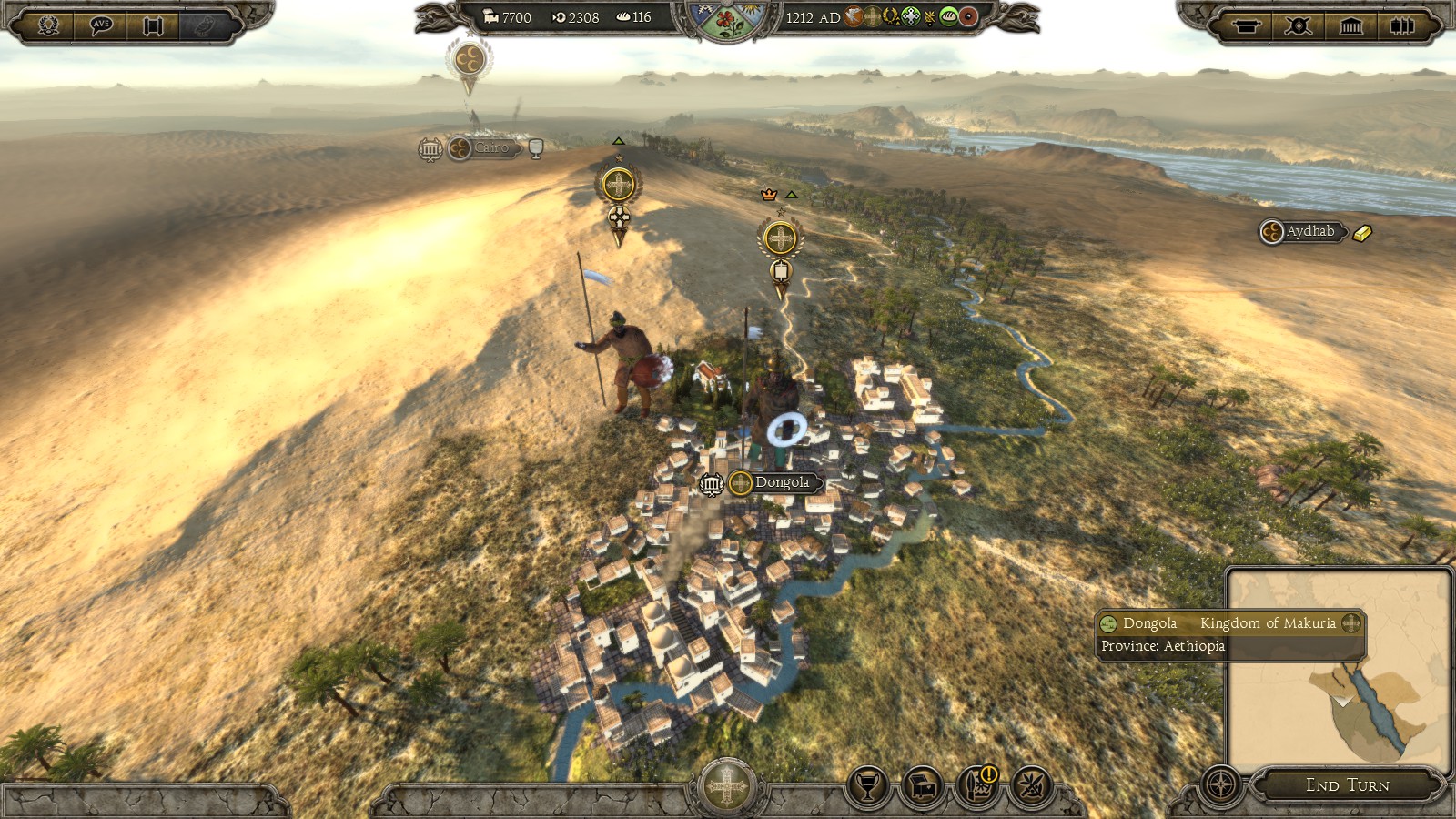Select the Cairo settlement label
The width and height of the screenshot is (1456, 819).
click(x=490, y=148)
